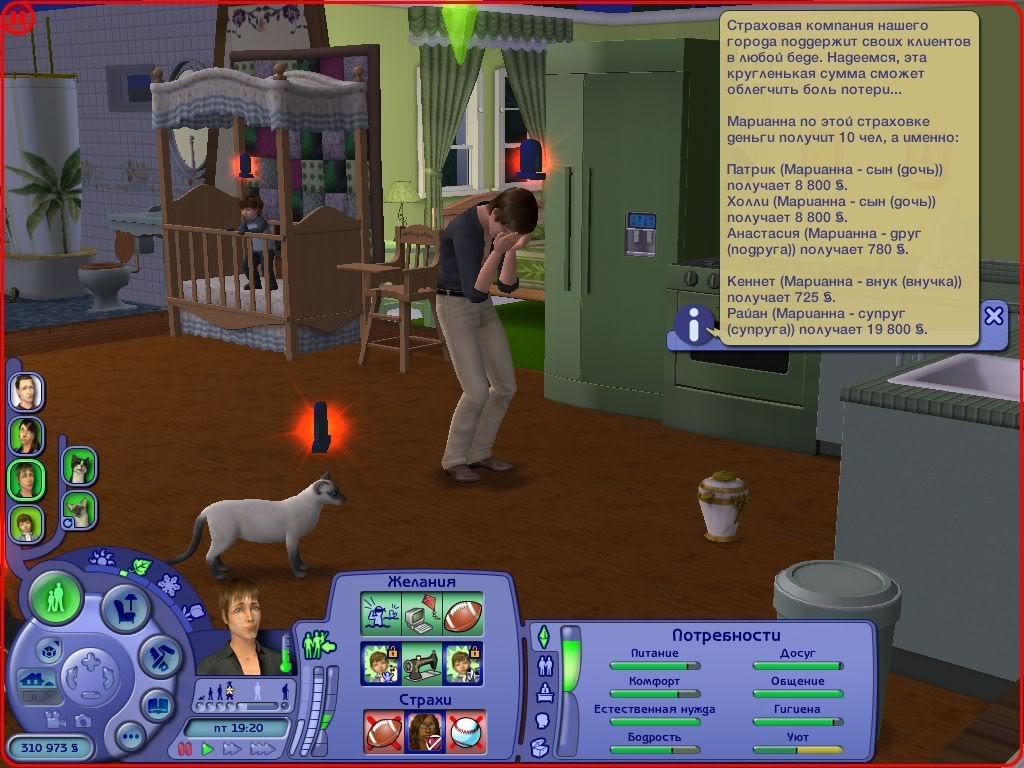Open the inventory box tab
This screenshot has height=768, width=1024.
pyautogui.click(x=540, y=746)
